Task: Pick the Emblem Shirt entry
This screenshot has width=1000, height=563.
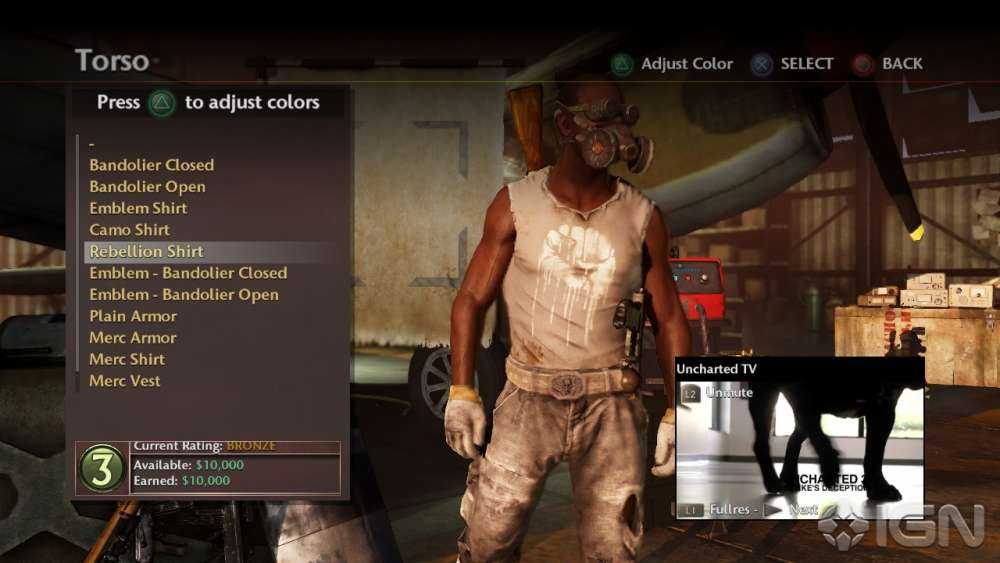Action: tap(138, 208)
